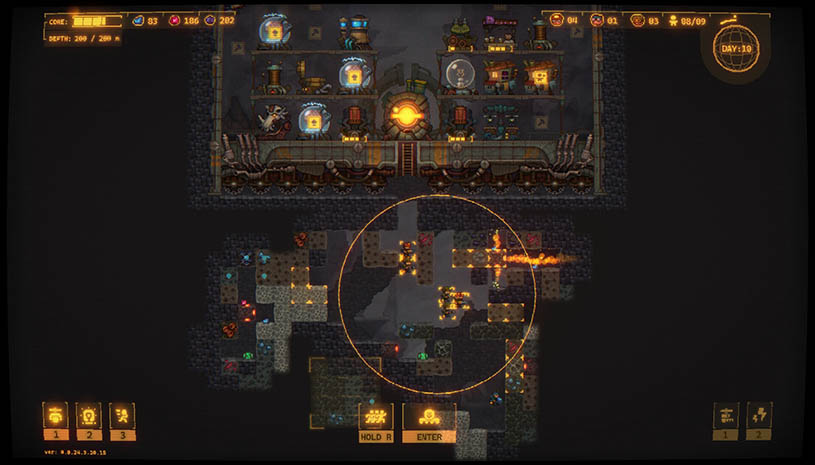This screenshot has width=815, height=465.
Task: Choose the running figure ability icon
Action: (123, 415)
